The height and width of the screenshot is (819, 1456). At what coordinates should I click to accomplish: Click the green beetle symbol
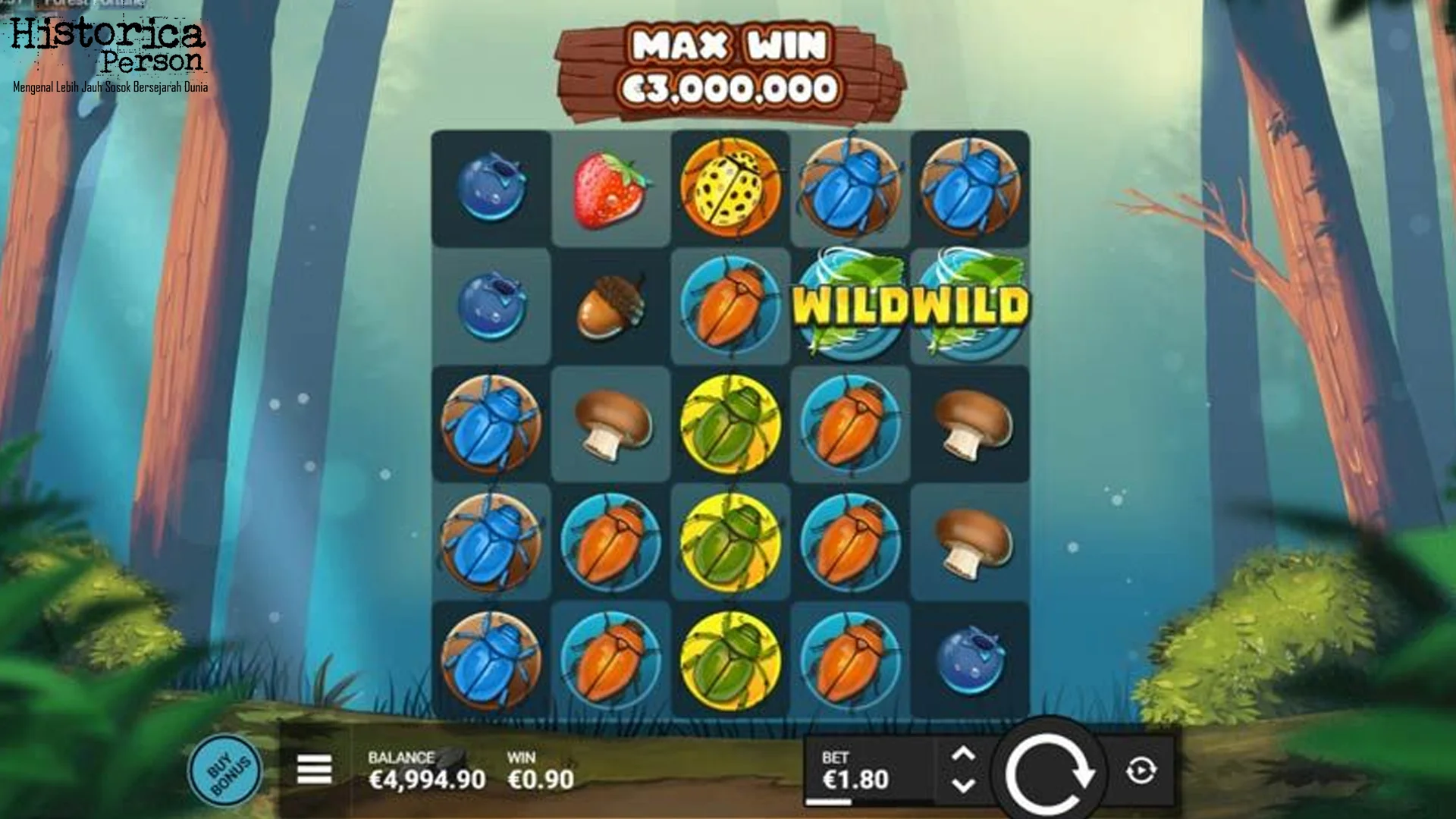(730, 422)
